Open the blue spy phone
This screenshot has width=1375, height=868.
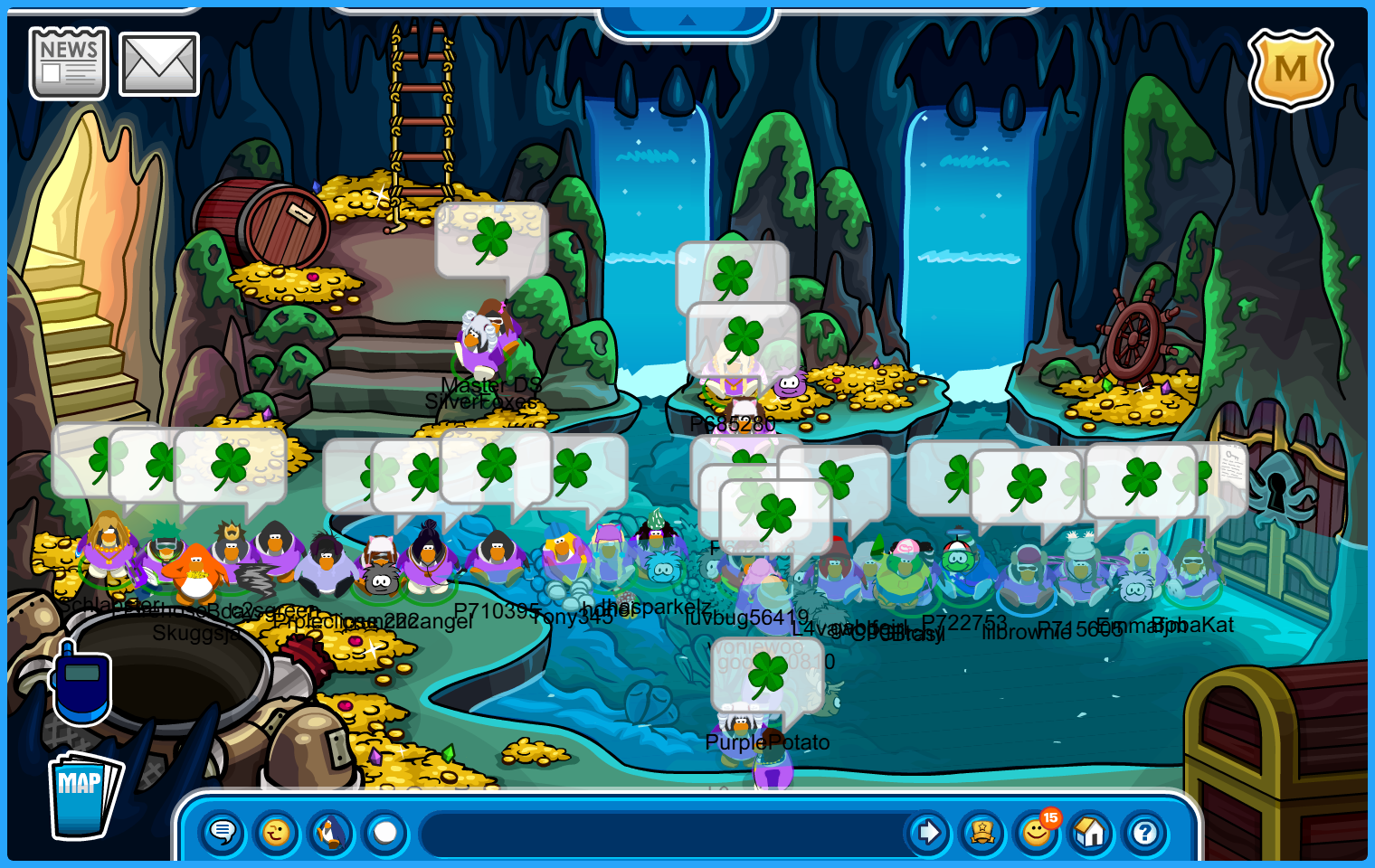[81, 685]
